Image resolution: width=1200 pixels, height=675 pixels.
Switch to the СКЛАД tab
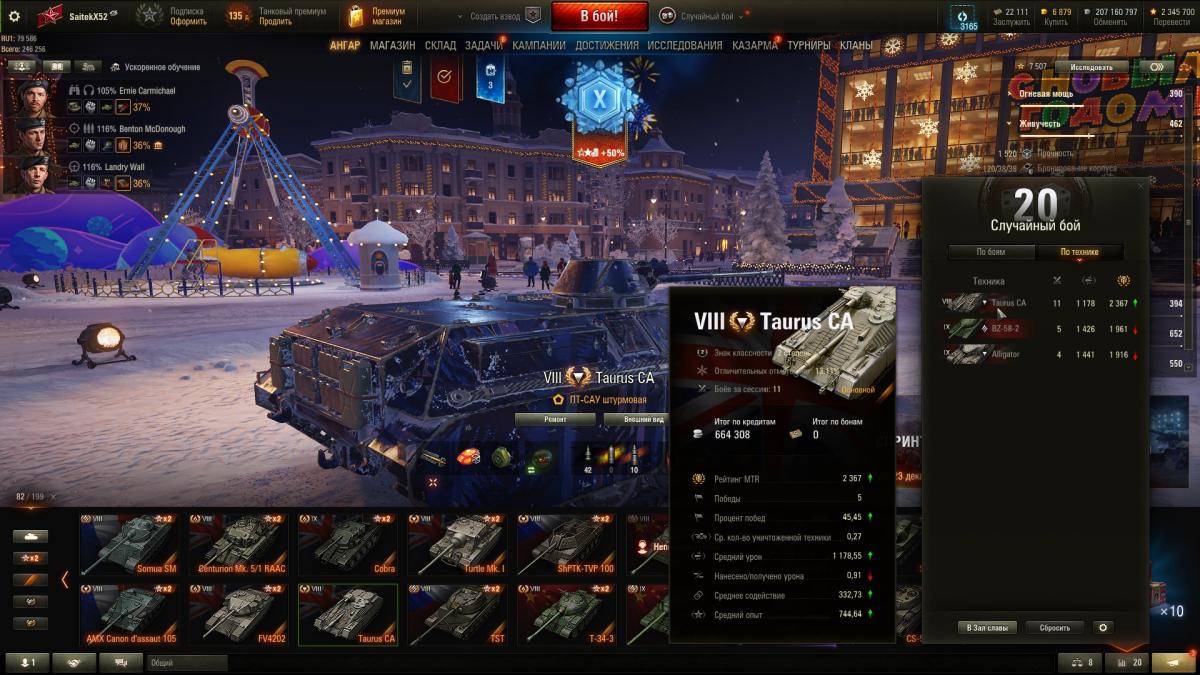(x=440, y=45)
